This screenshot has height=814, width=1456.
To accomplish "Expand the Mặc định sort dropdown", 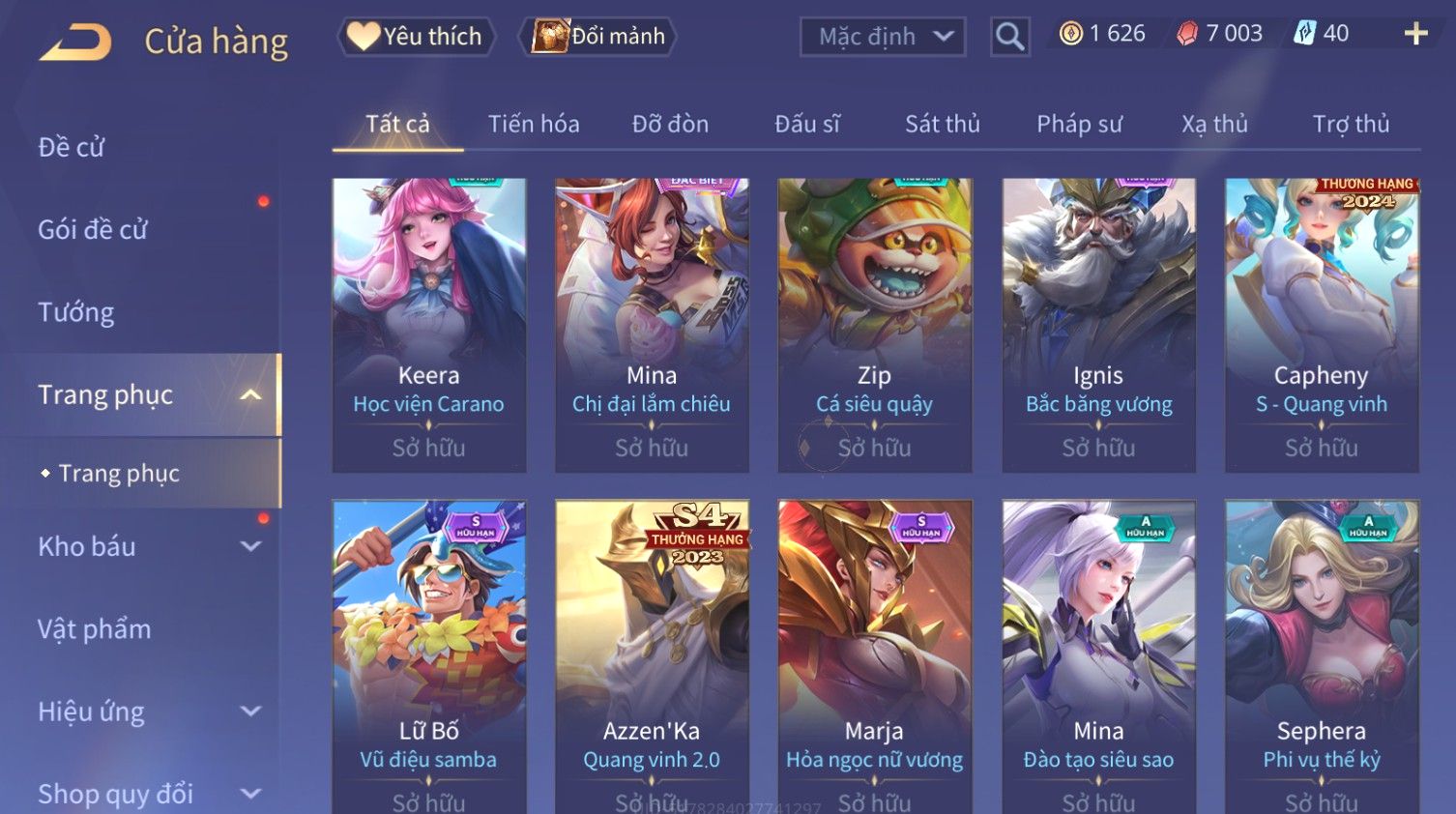I will (883, 37).
